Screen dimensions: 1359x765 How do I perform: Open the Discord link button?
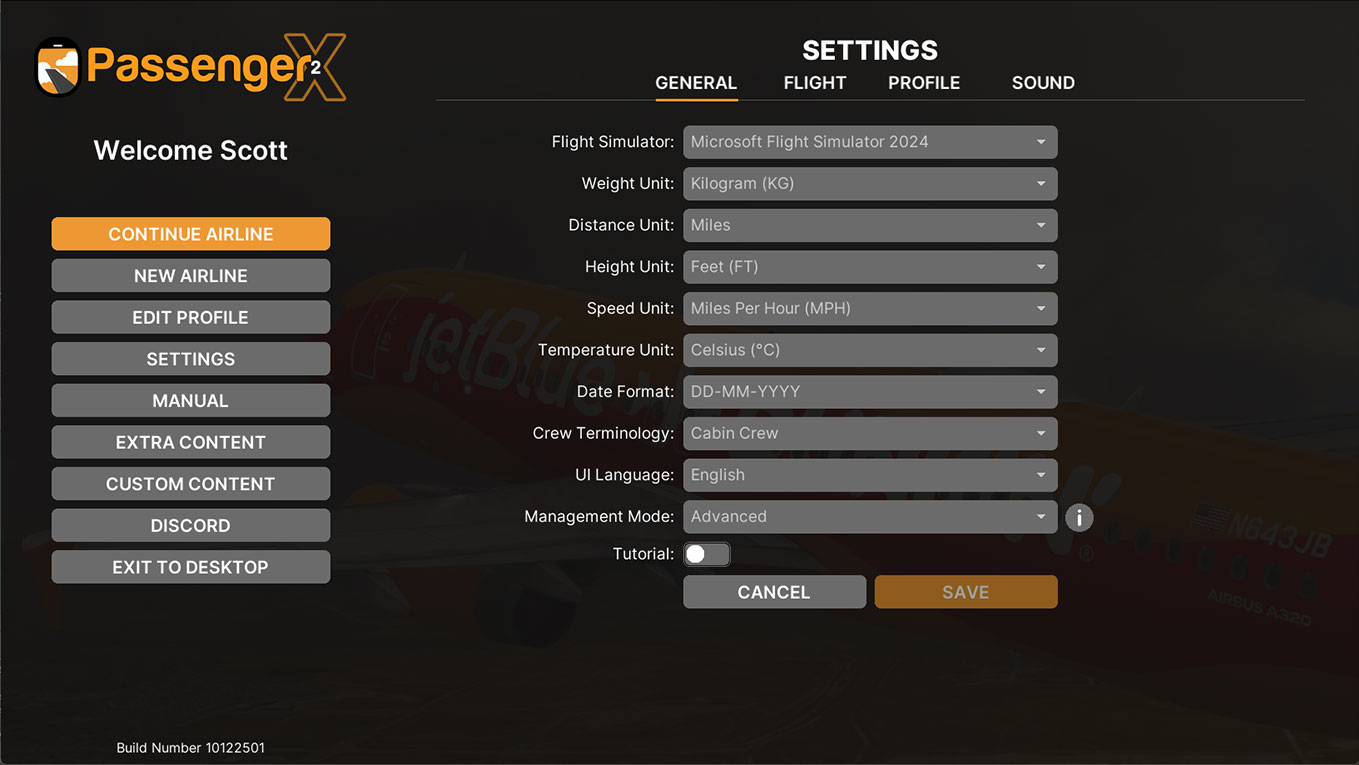point(190,526)
